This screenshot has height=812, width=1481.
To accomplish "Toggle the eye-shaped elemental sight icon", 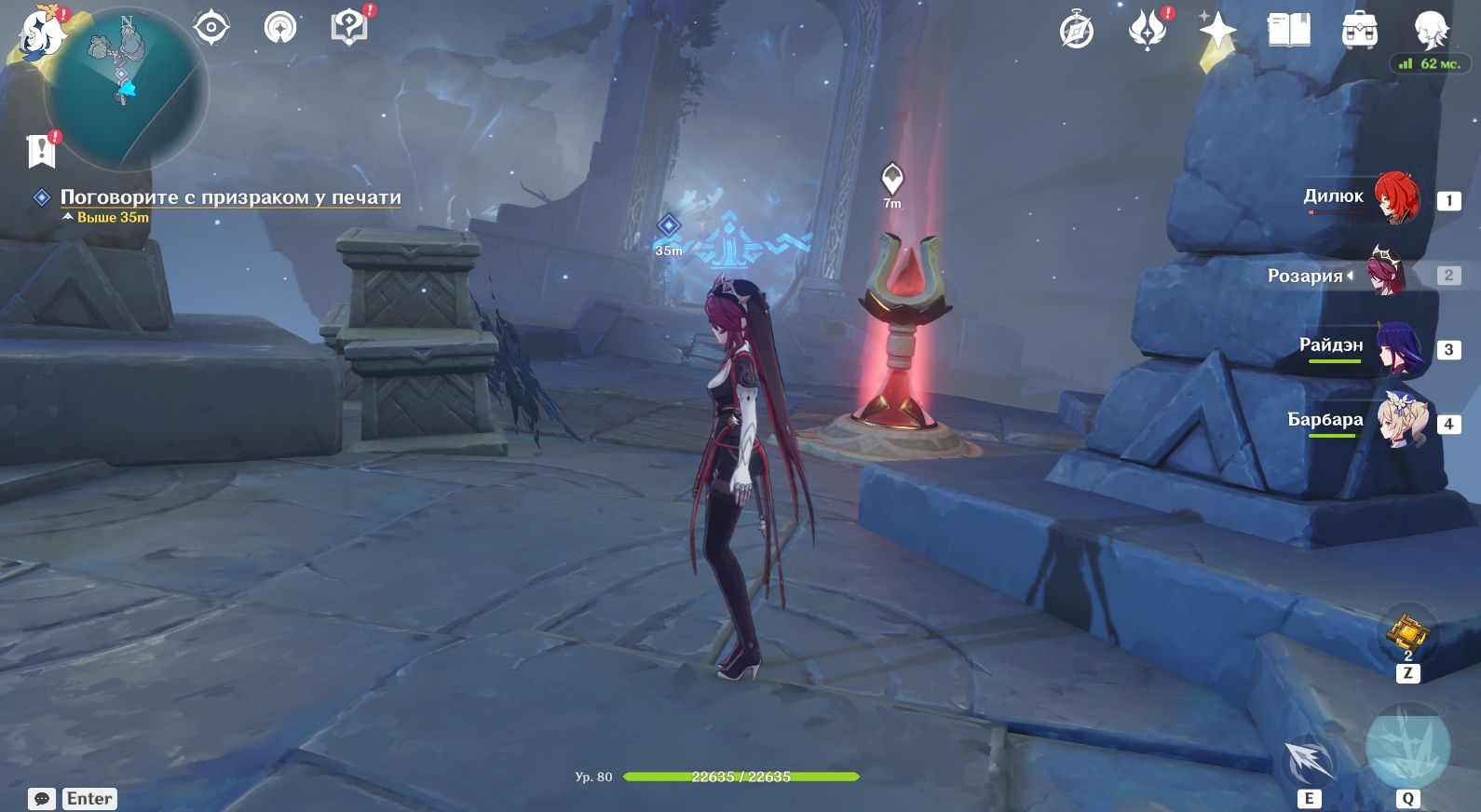I will pos(211,27).
